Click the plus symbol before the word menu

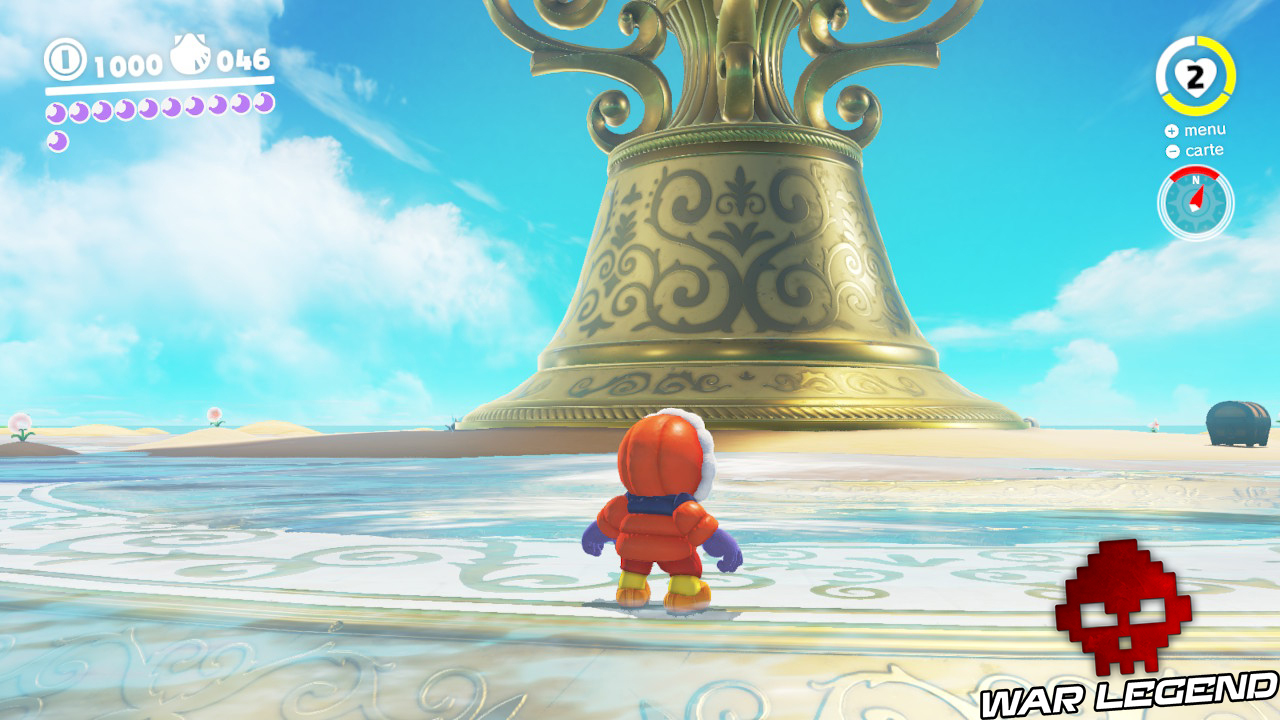1170,131
